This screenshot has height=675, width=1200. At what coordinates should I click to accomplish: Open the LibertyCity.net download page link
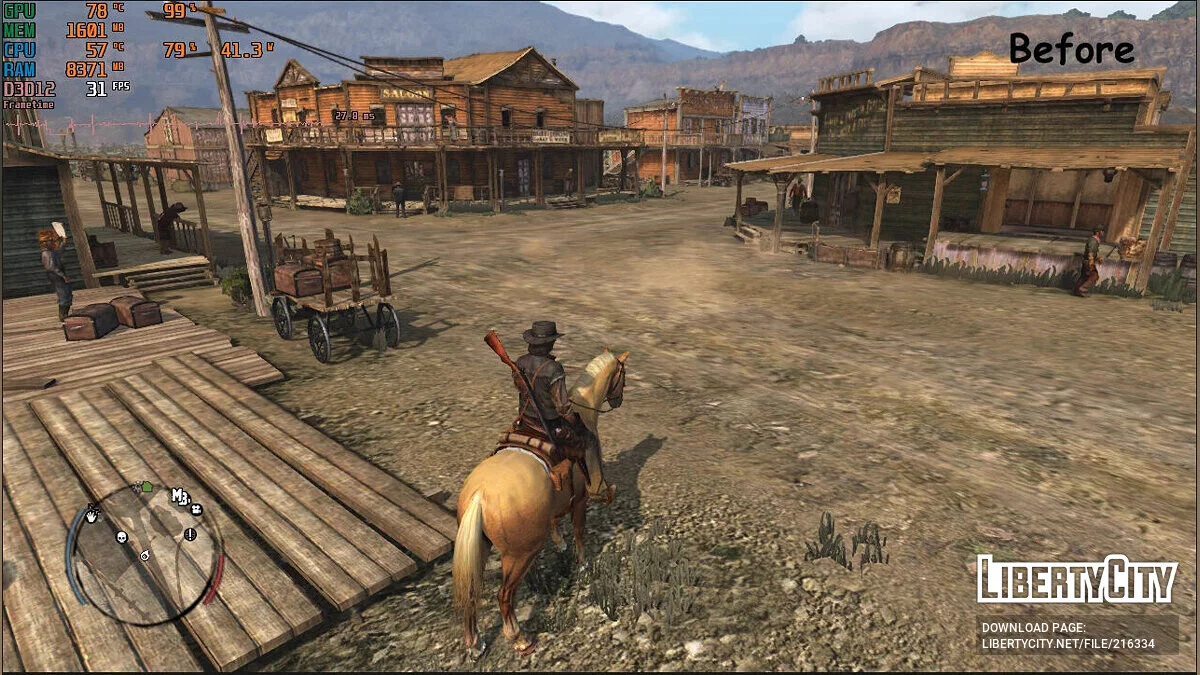point(1068,644)
